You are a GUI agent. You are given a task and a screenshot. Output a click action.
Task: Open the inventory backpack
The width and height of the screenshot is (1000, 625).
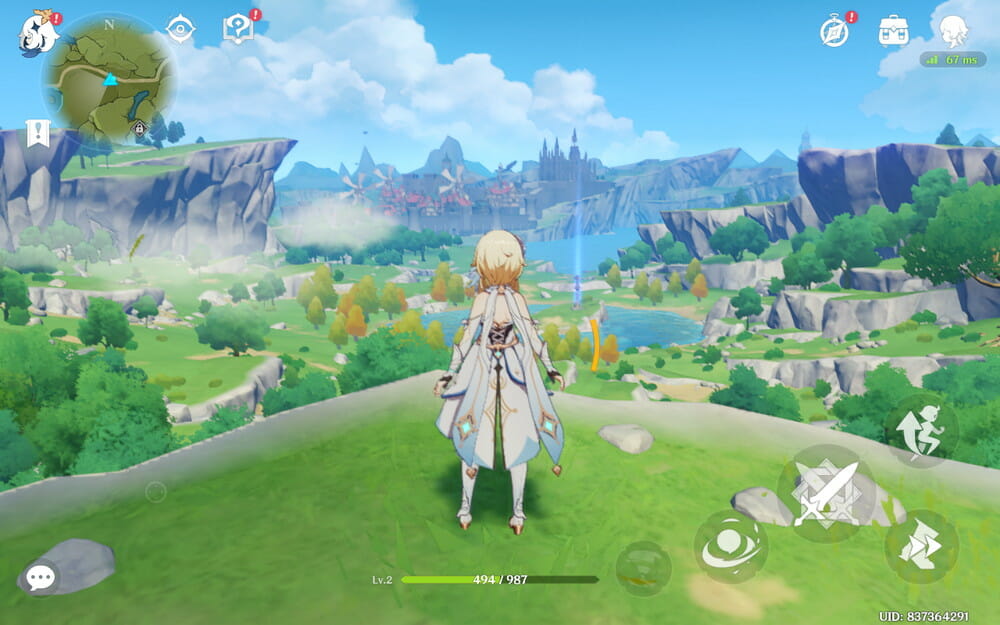893,31
